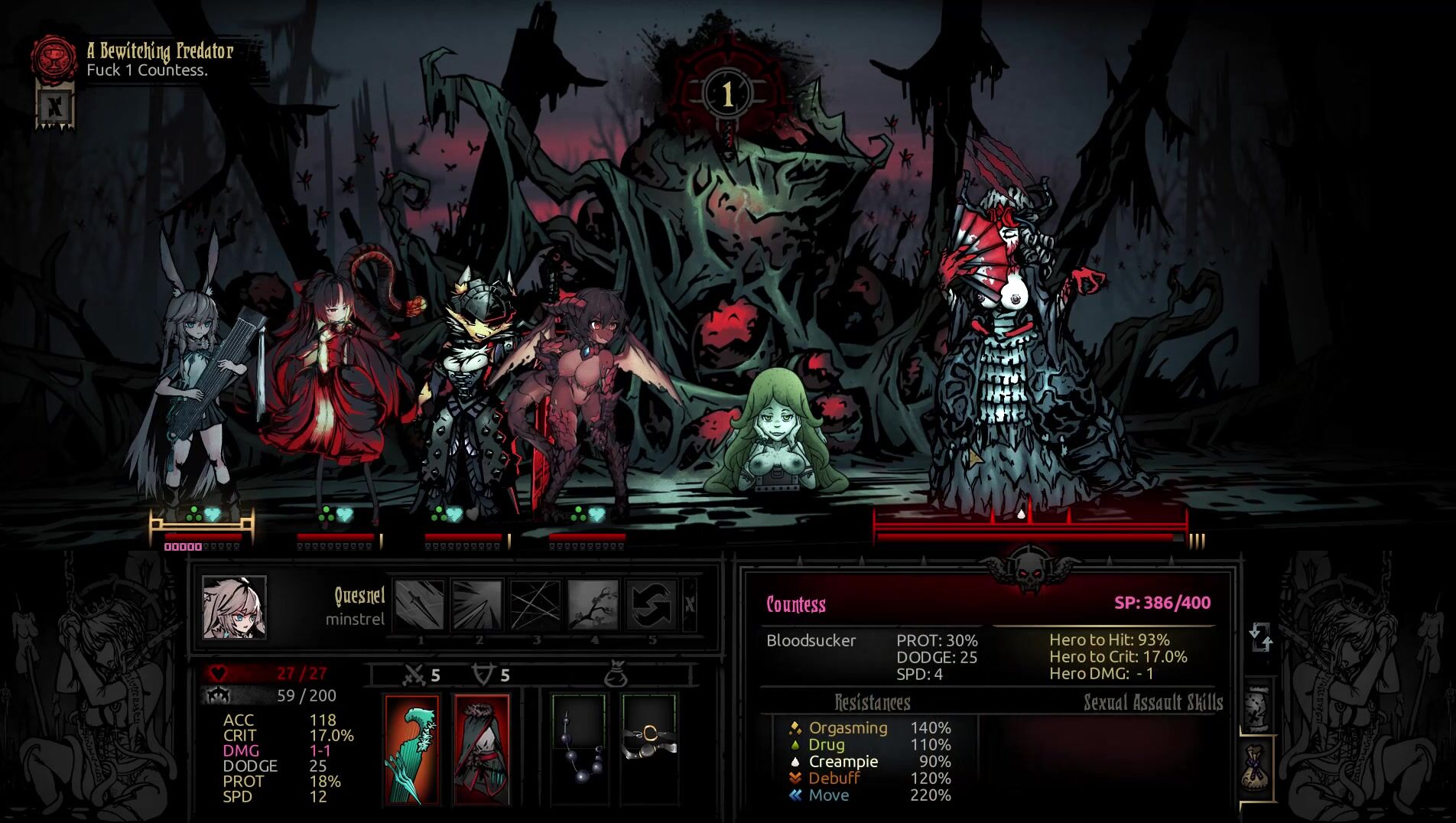Inspect the teal harp weapon slot

(x=412, y=749)
